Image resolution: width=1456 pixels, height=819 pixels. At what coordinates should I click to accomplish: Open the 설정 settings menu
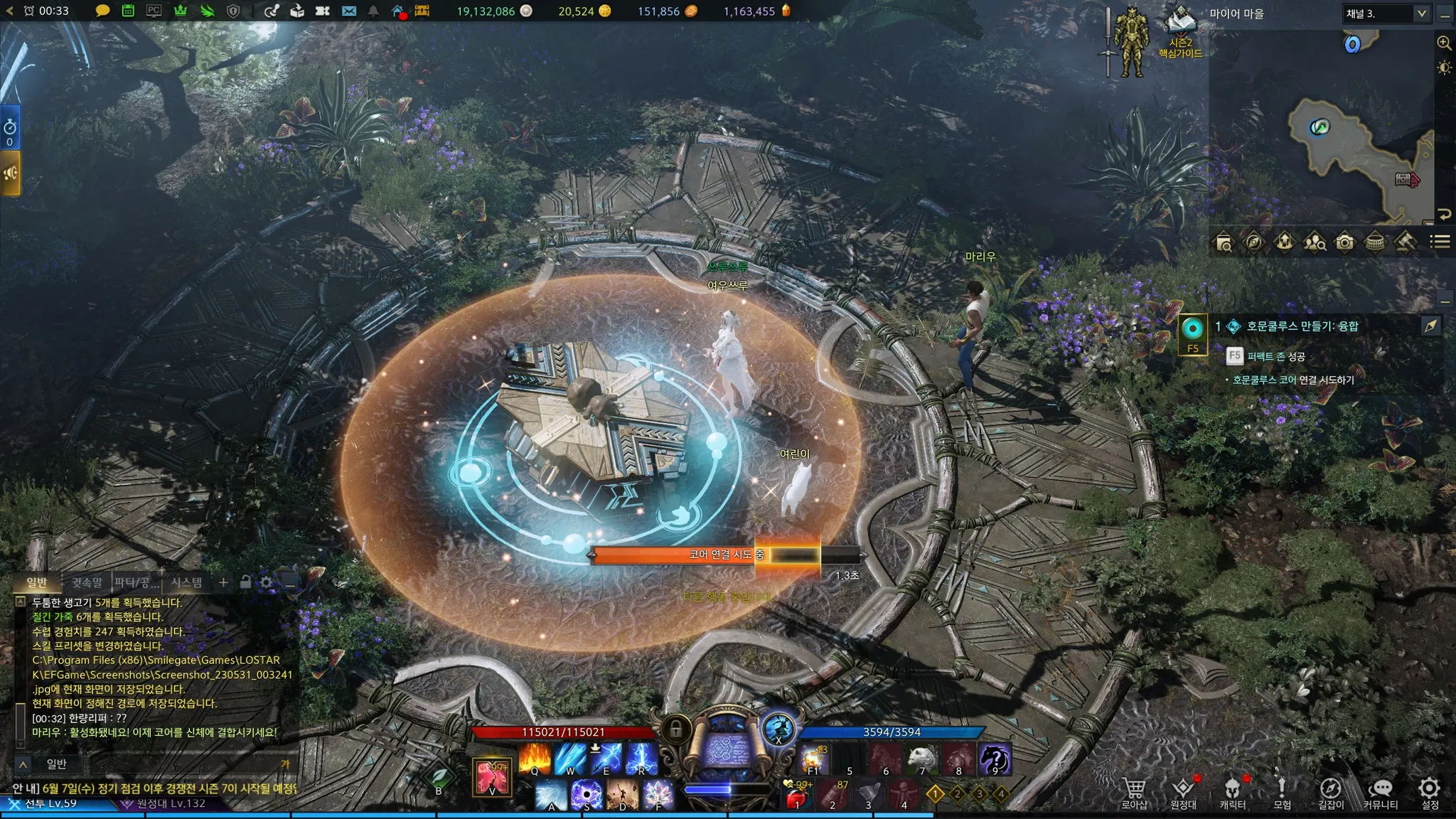point(1430,791)
